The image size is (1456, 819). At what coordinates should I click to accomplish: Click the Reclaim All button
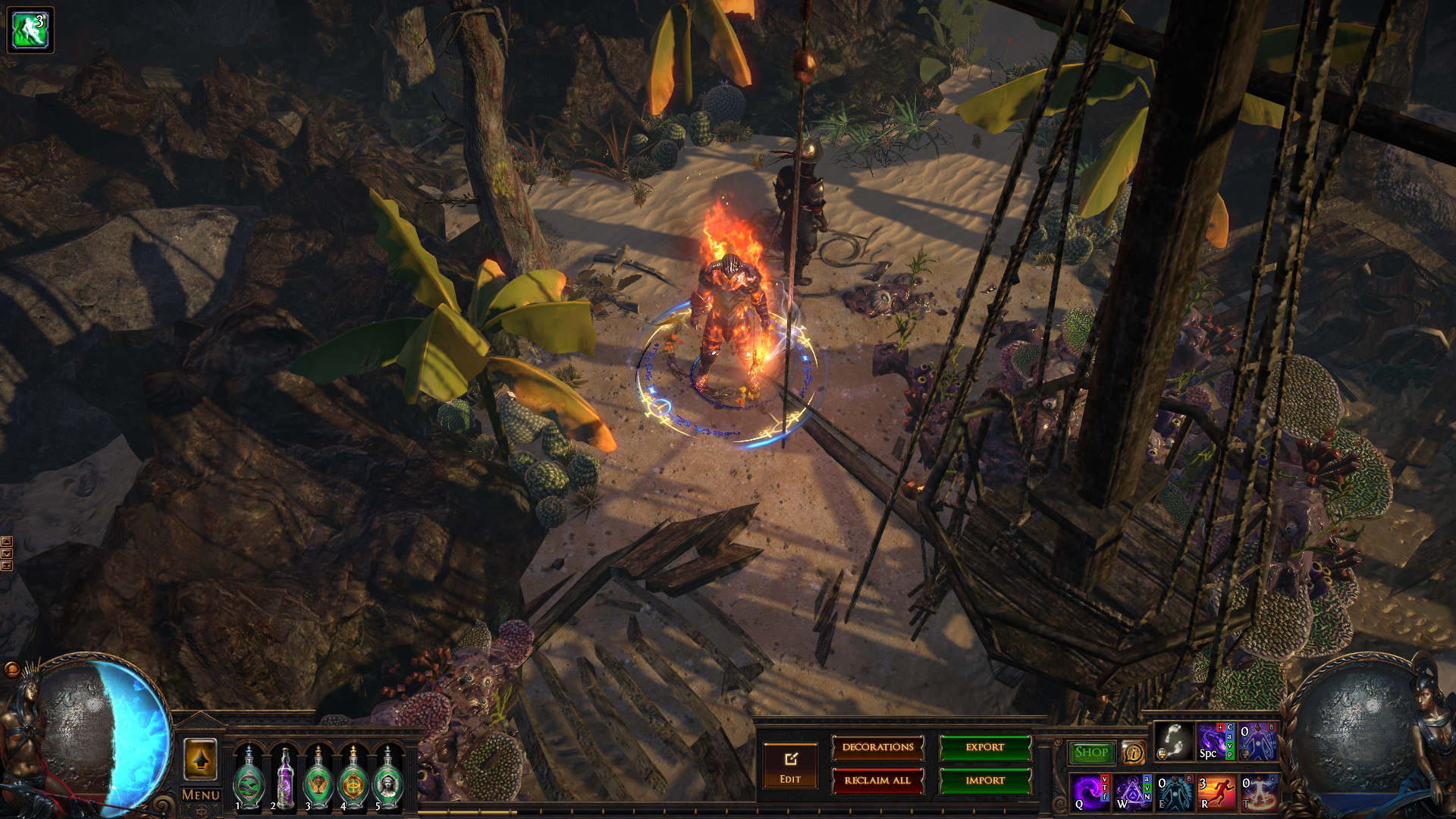[877, 780]
